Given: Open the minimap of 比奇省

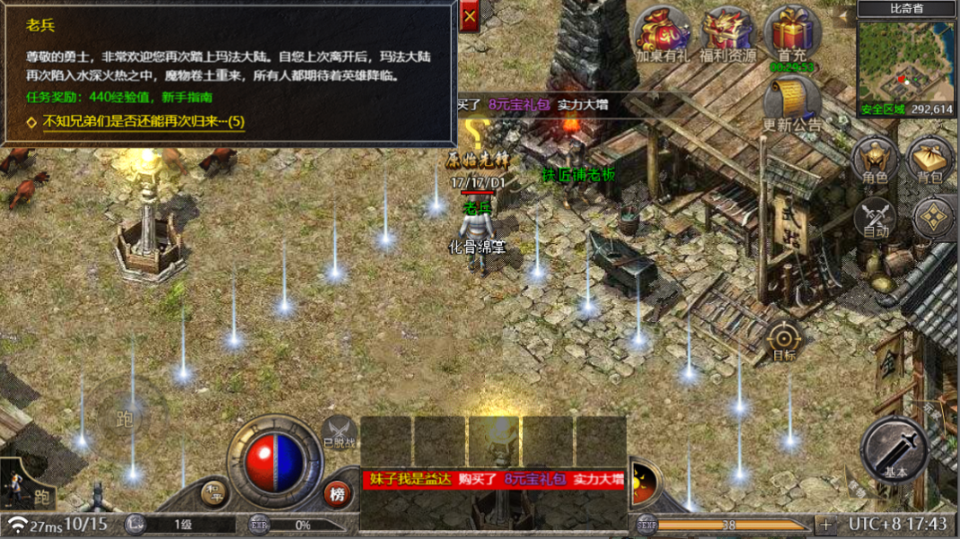Looking at the screenshot, I should point(906,60).
